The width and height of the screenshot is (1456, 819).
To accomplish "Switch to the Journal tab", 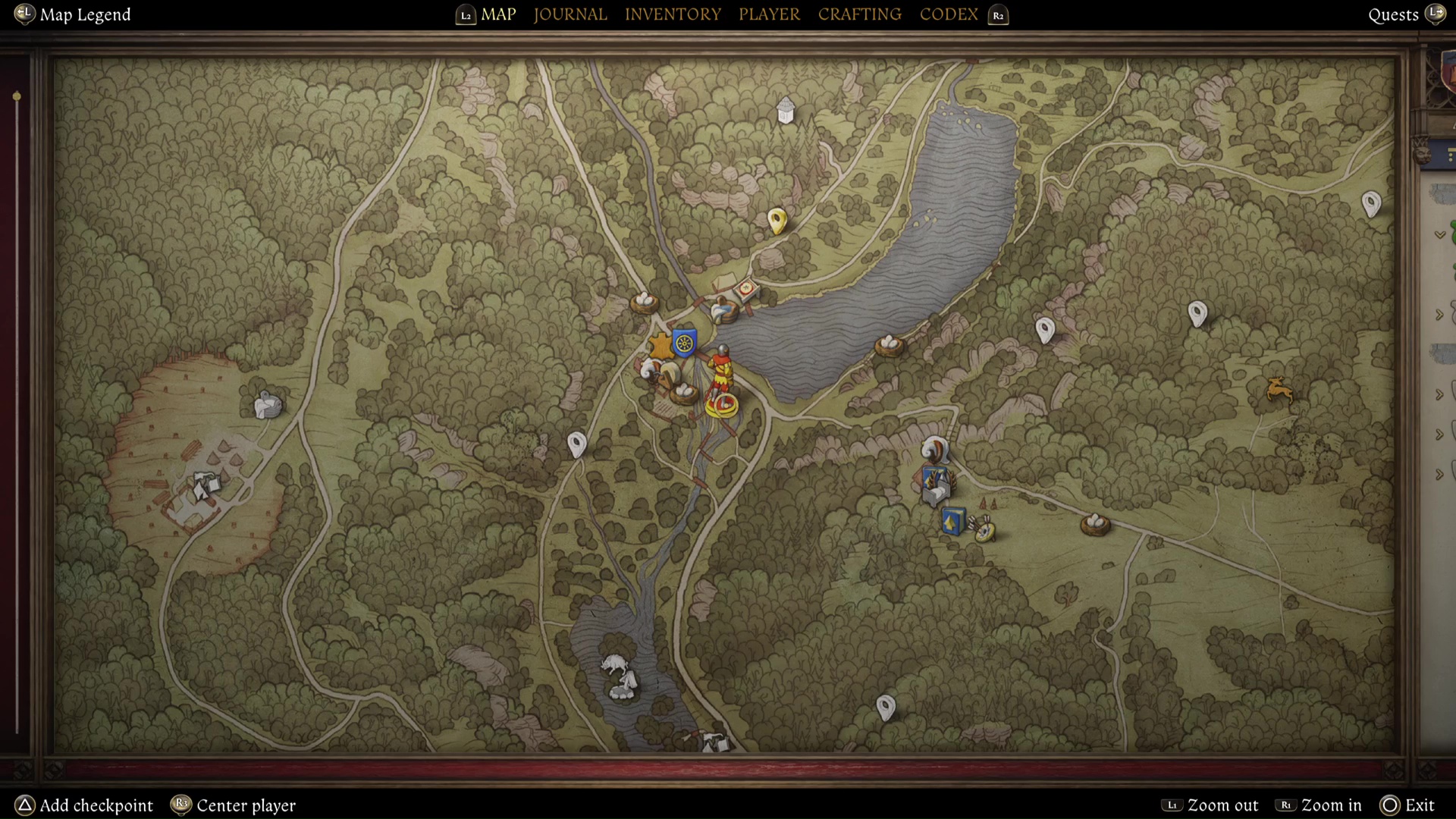I will (x=570, y=14).
